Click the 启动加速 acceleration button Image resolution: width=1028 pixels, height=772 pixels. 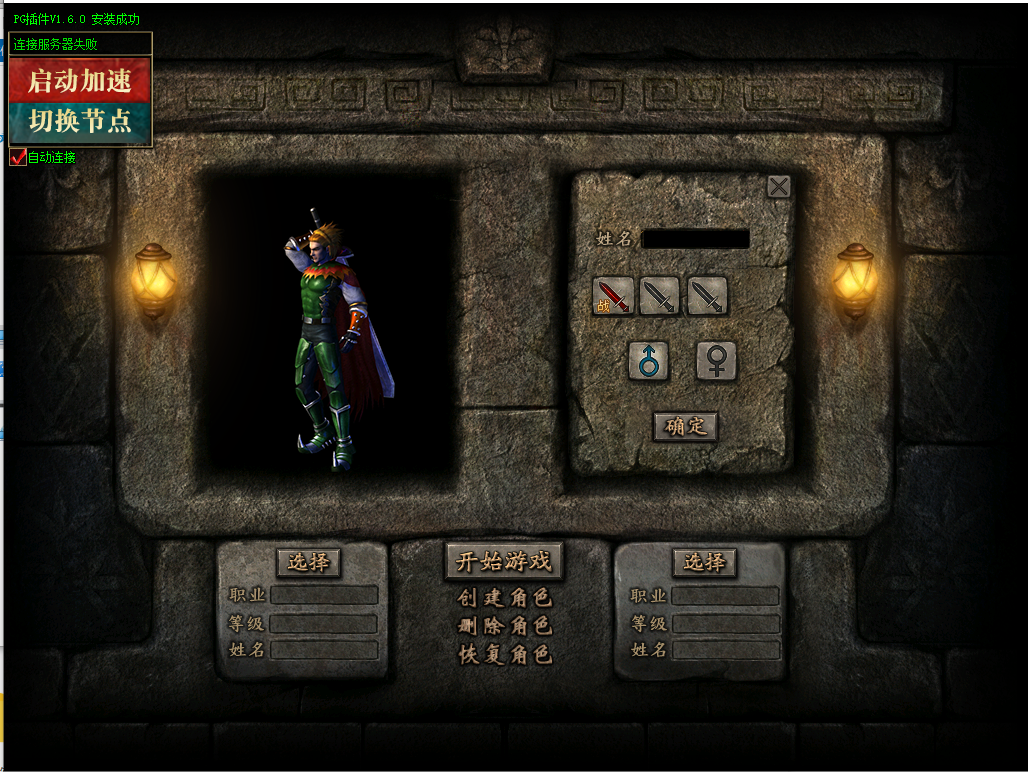pos(80,80)
